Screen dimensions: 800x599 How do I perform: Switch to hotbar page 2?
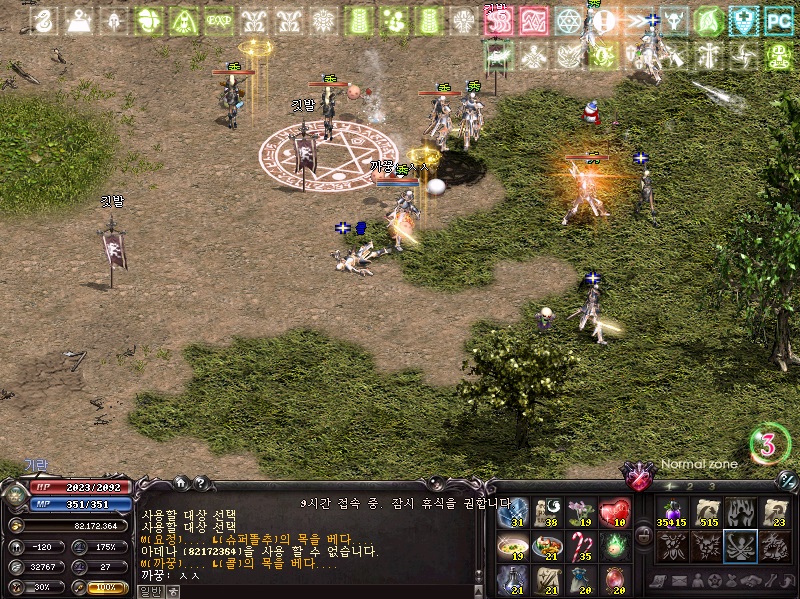click(690, 486)
